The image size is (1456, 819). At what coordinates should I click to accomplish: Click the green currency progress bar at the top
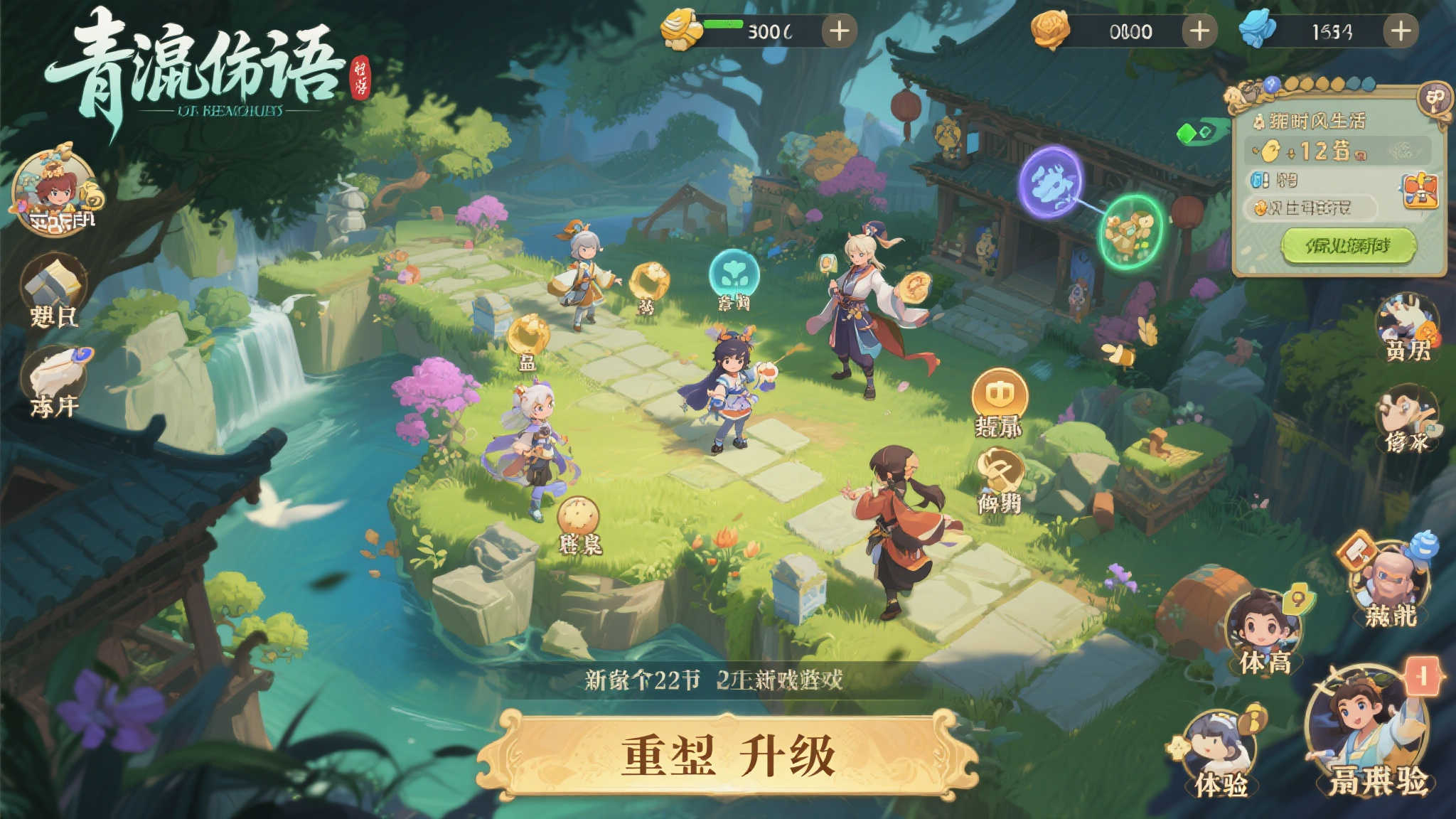(x=724, y=23)
